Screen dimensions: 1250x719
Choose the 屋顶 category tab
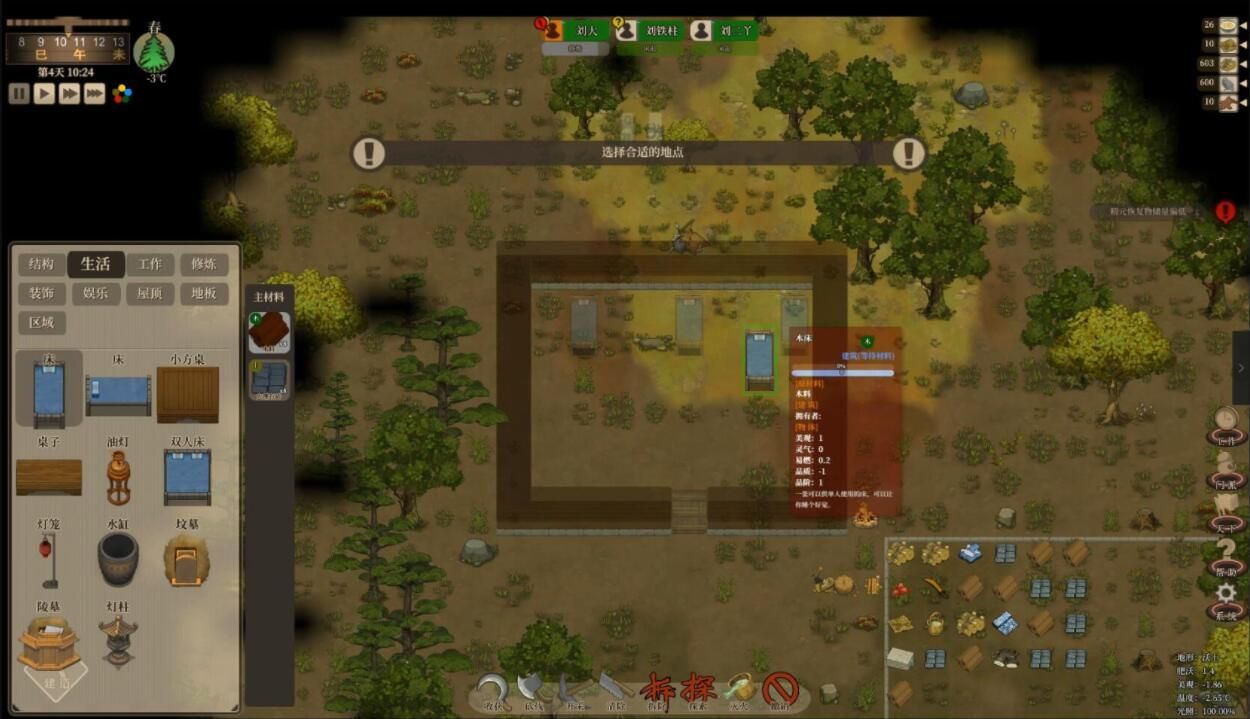150,294
